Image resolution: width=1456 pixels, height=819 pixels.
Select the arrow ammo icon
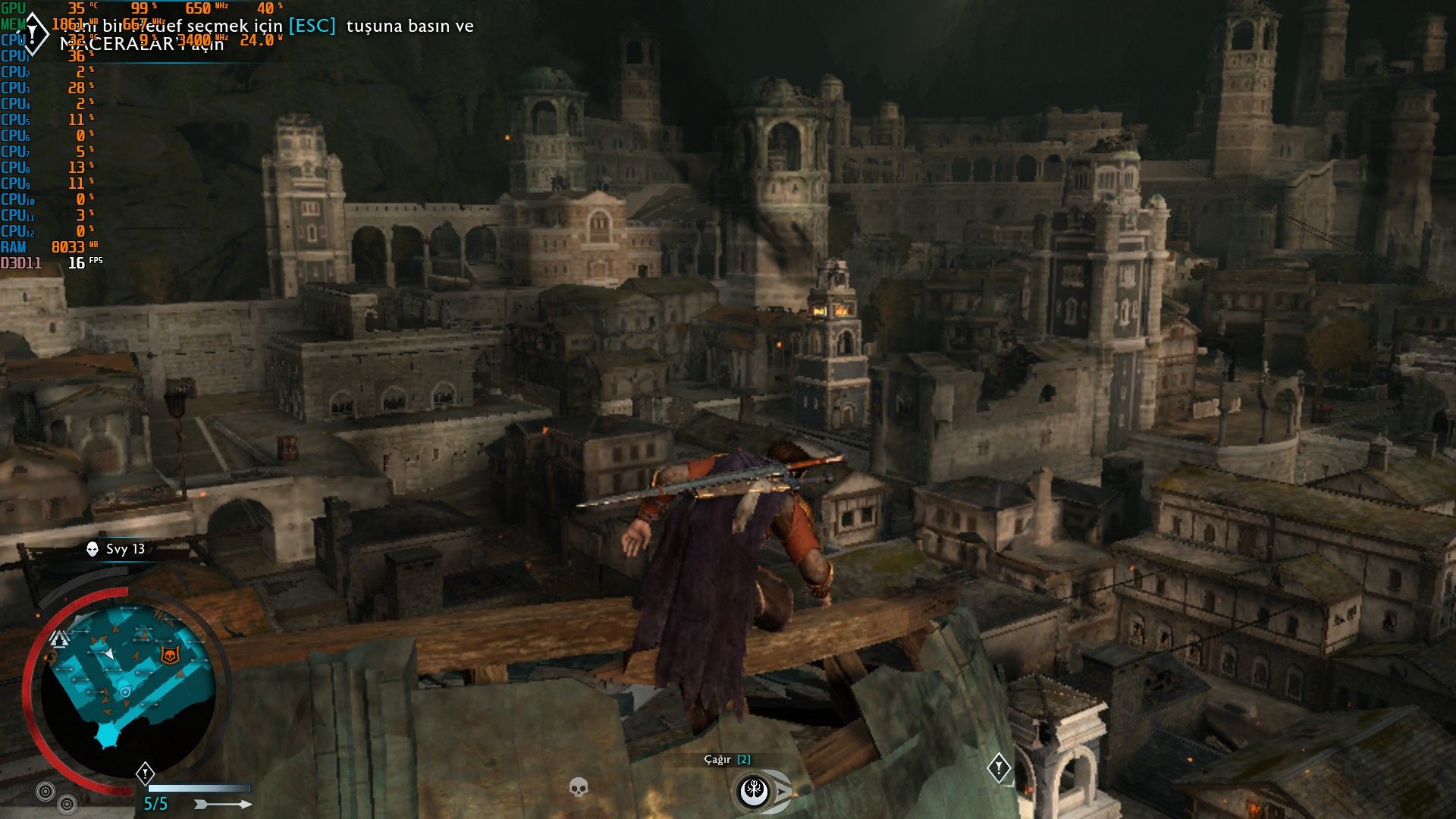pyautogui.click(x=223, y=804)
